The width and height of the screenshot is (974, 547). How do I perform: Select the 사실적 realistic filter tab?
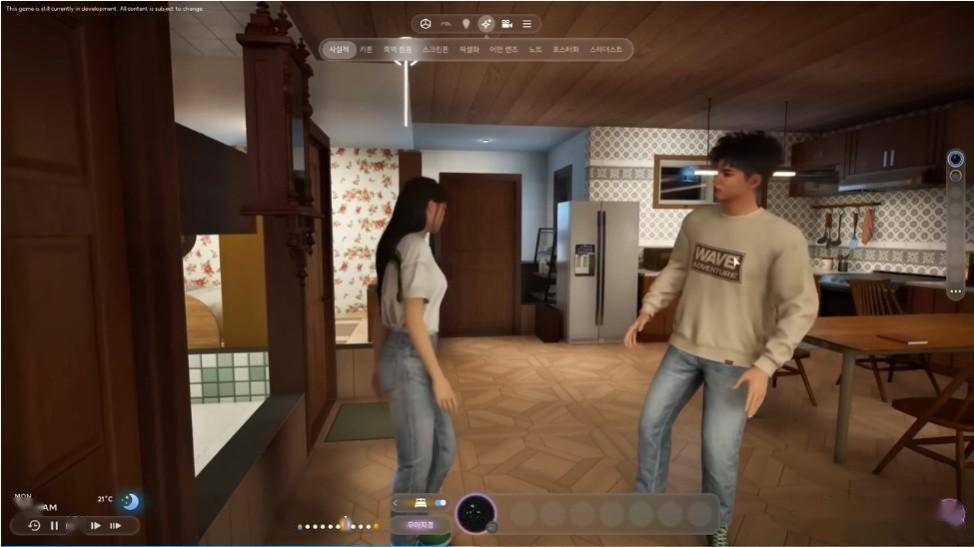(340, 49)
